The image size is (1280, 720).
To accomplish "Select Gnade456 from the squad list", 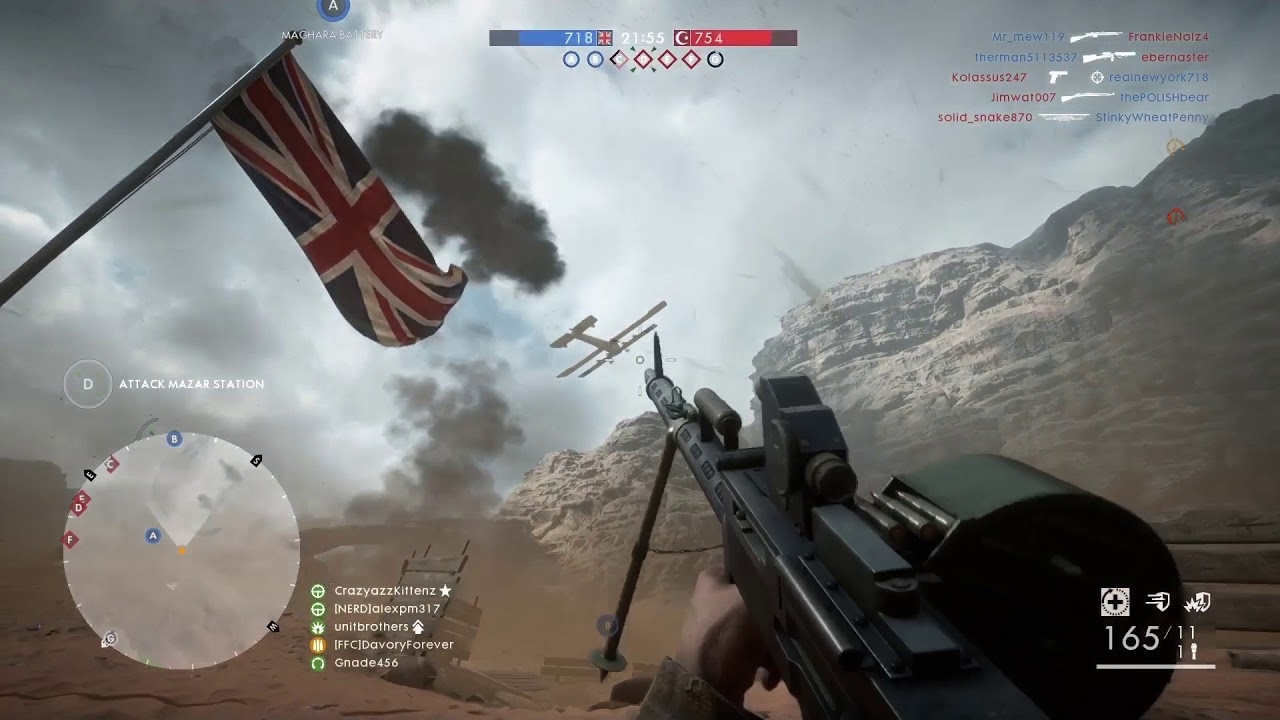I will [x=366, y=663].
